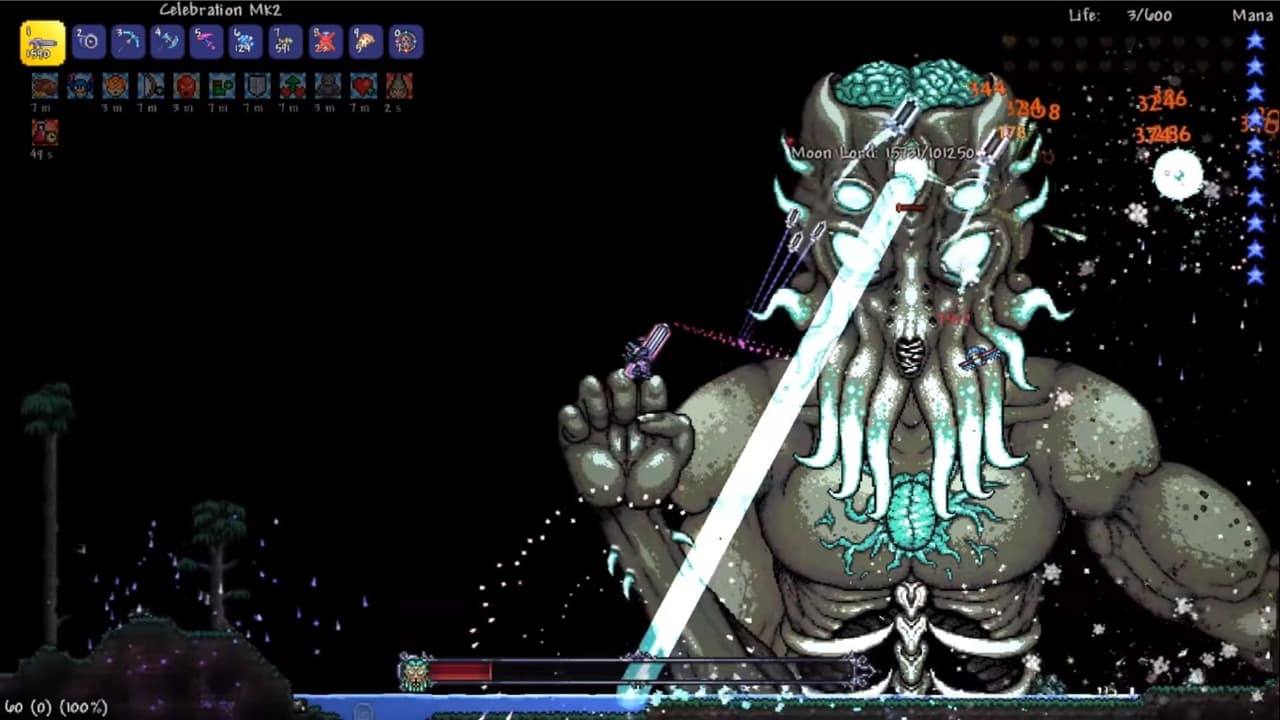
Task: Select the stack of 124 items in slot 6
Action: [x=245, y=41]
